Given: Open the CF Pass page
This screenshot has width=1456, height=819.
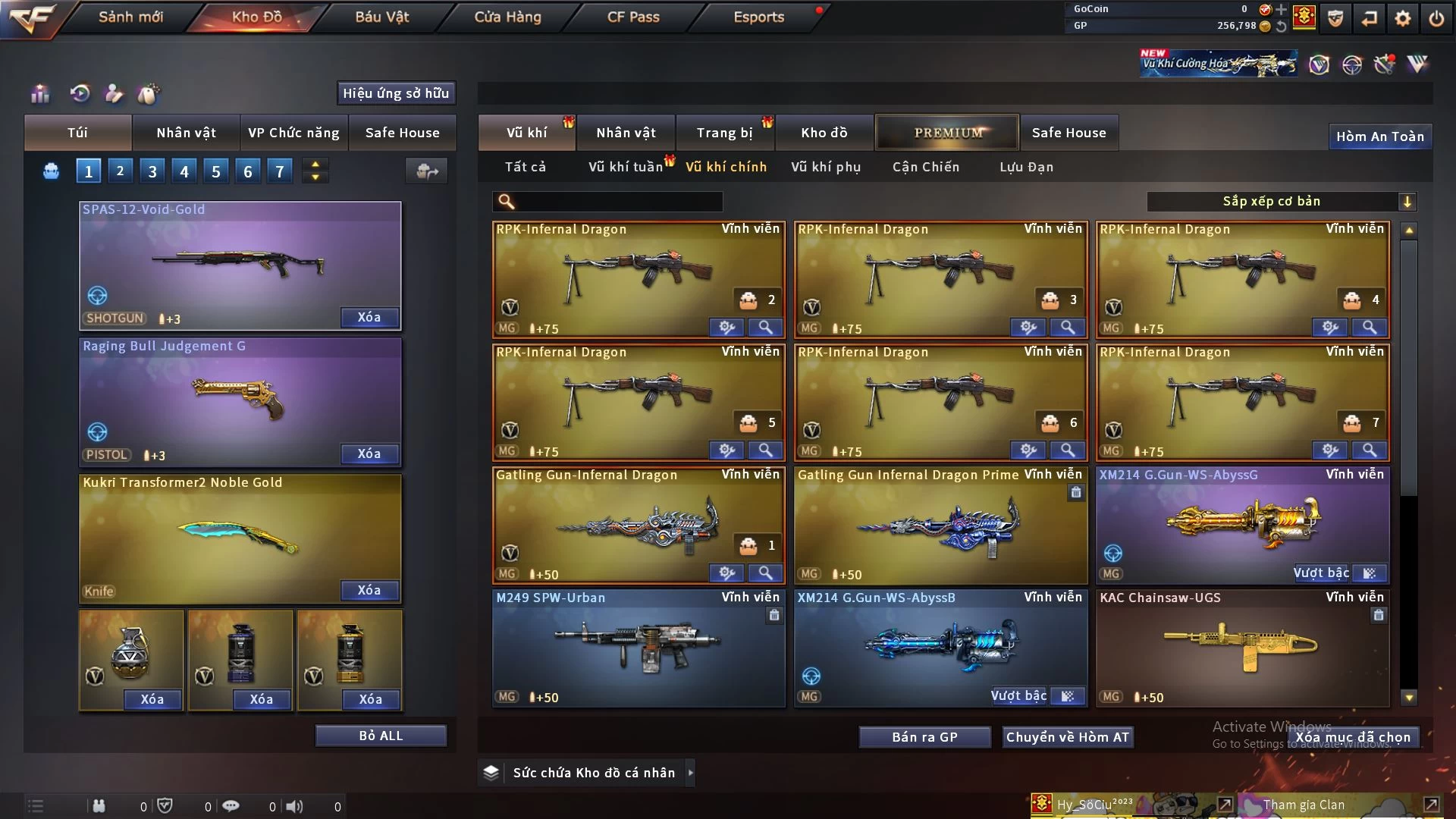Looking at the screenshot, I should [633, 17].
